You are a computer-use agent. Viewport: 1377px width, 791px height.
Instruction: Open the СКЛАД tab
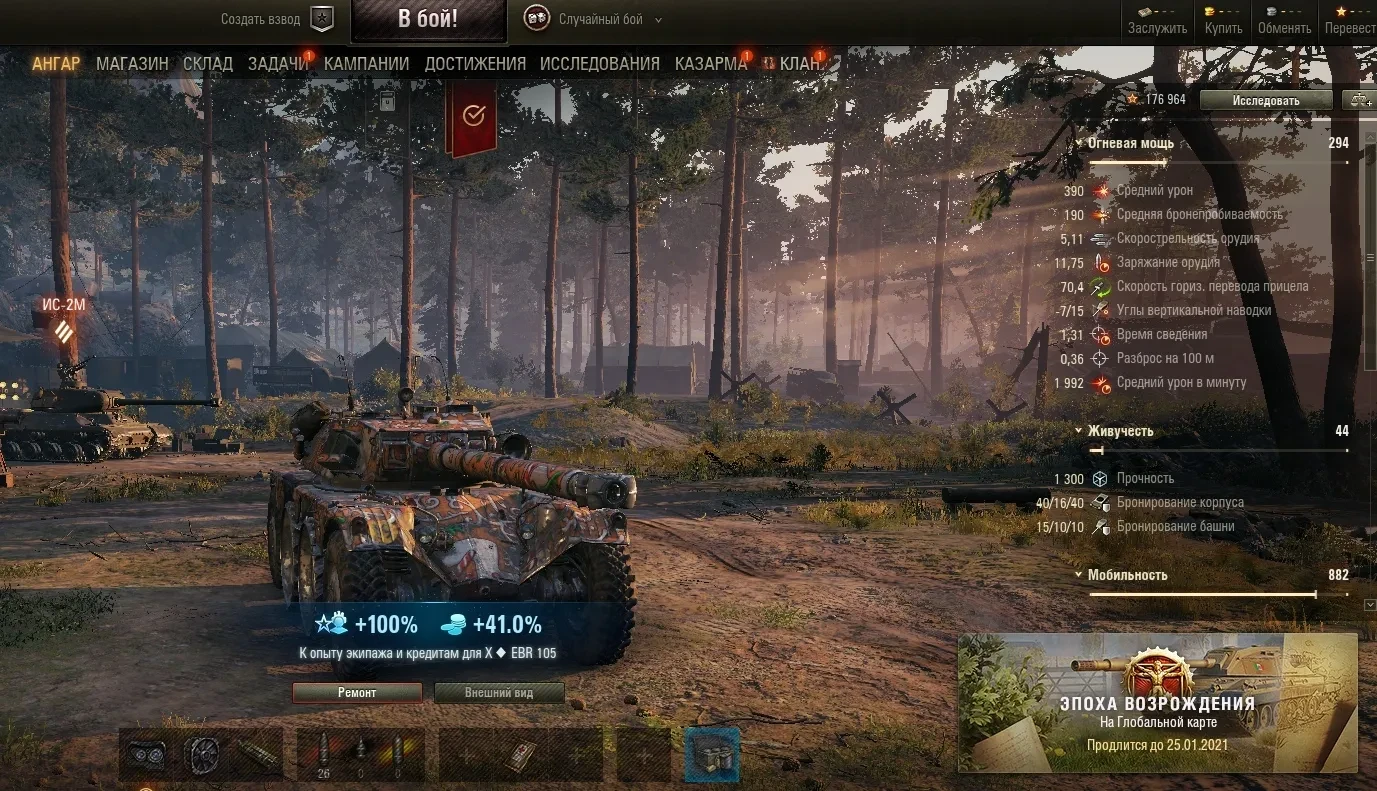tap(208, 64)
